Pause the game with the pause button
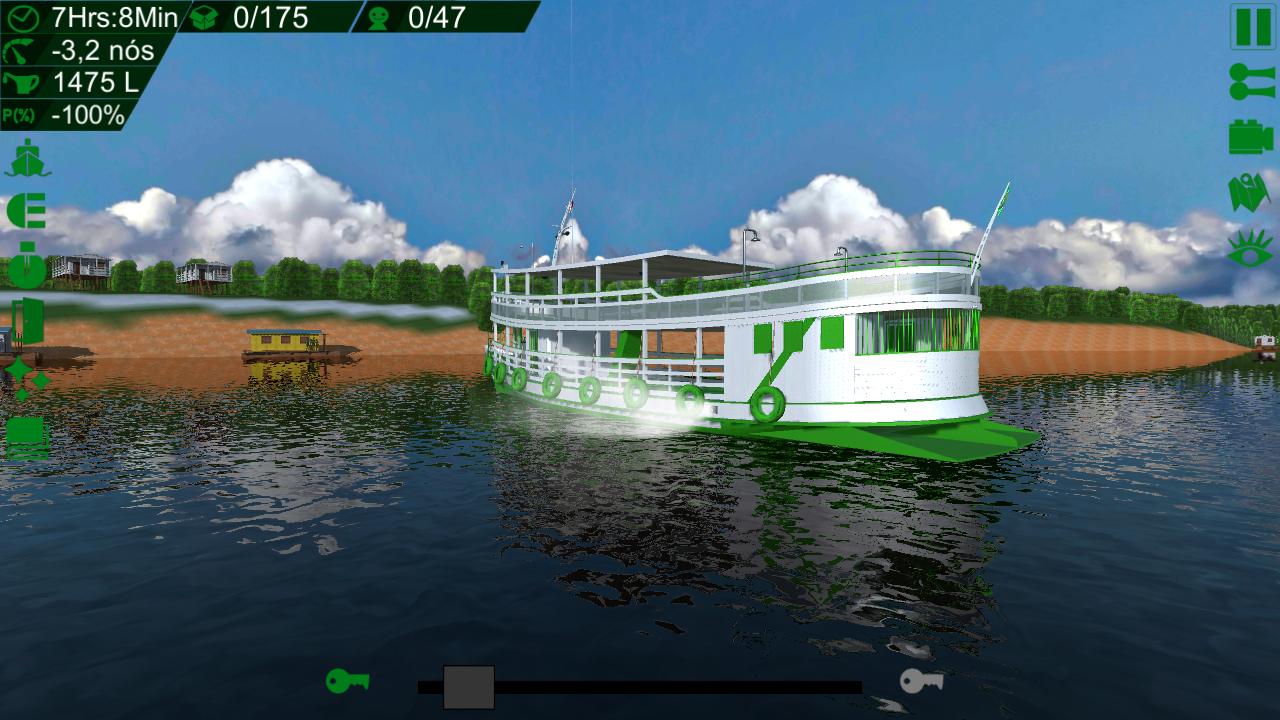1280x720 pixels. click(1252, 27)
